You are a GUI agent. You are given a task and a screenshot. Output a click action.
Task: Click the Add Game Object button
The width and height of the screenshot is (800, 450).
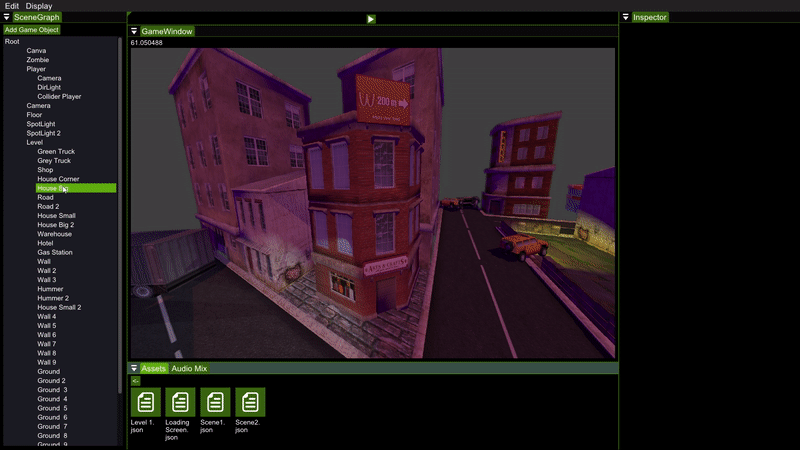click(32, 30)
